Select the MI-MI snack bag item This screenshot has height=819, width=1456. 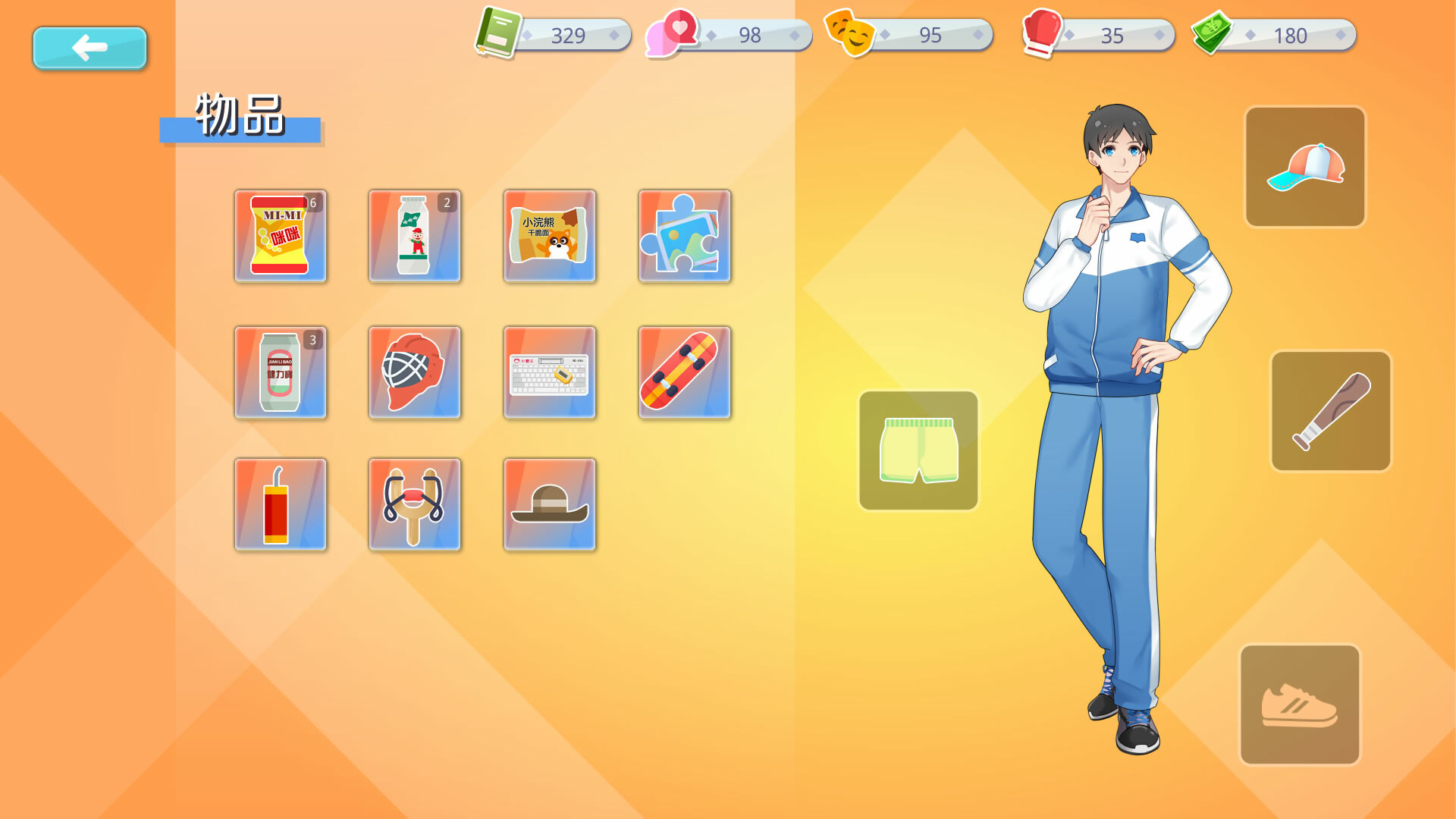click(281, 237)
